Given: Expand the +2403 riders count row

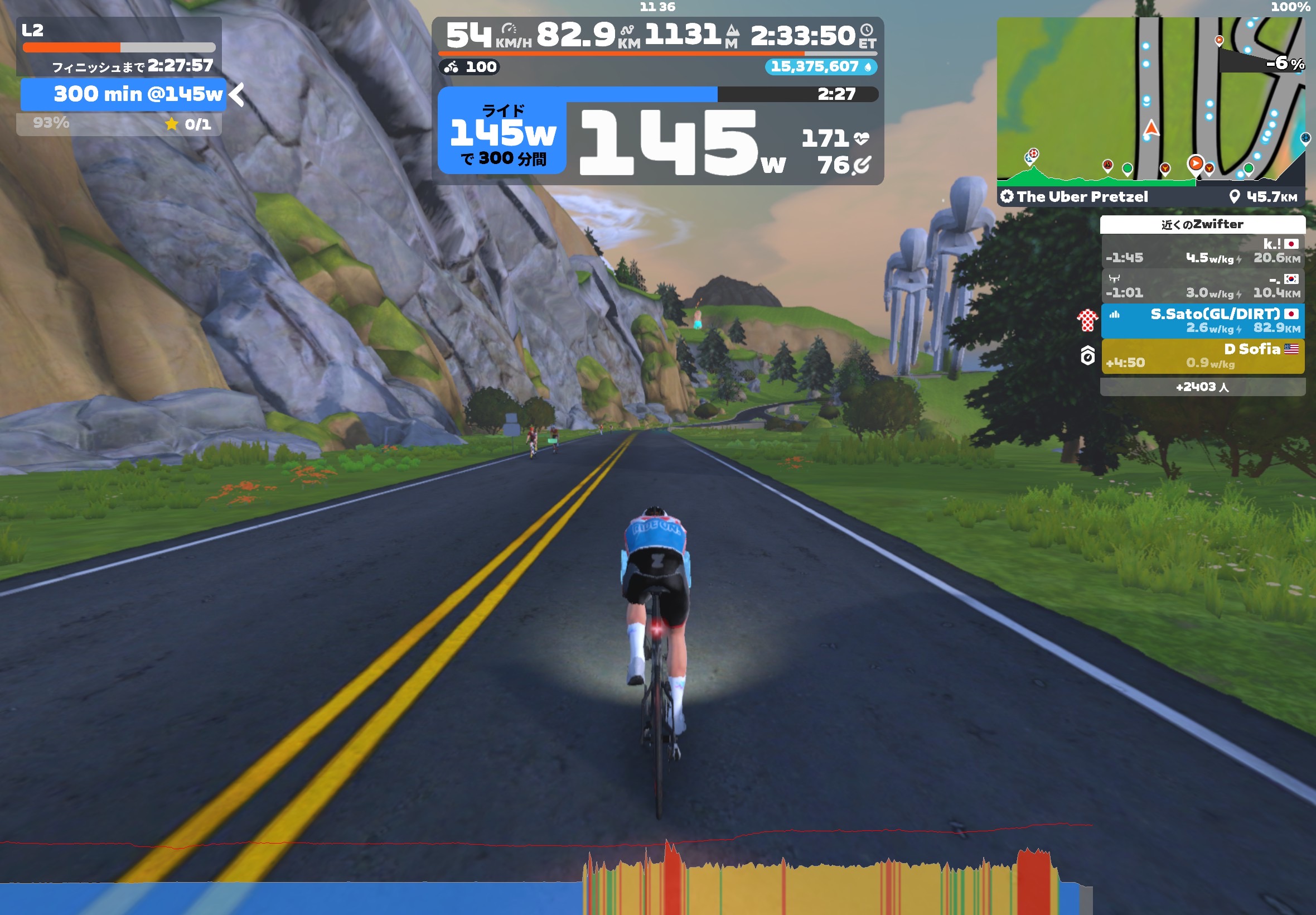Looking at the screenshot, I should [1202, 387].
